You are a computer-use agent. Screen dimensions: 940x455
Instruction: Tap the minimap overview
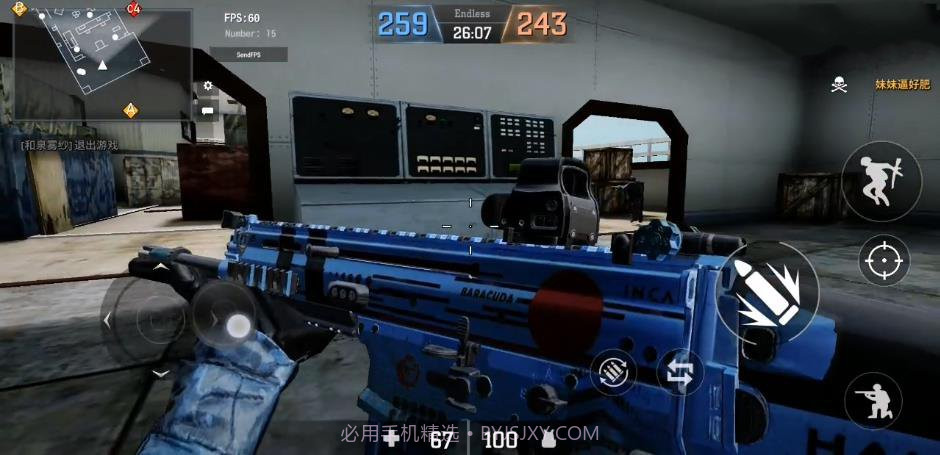(x=103, y=64)
